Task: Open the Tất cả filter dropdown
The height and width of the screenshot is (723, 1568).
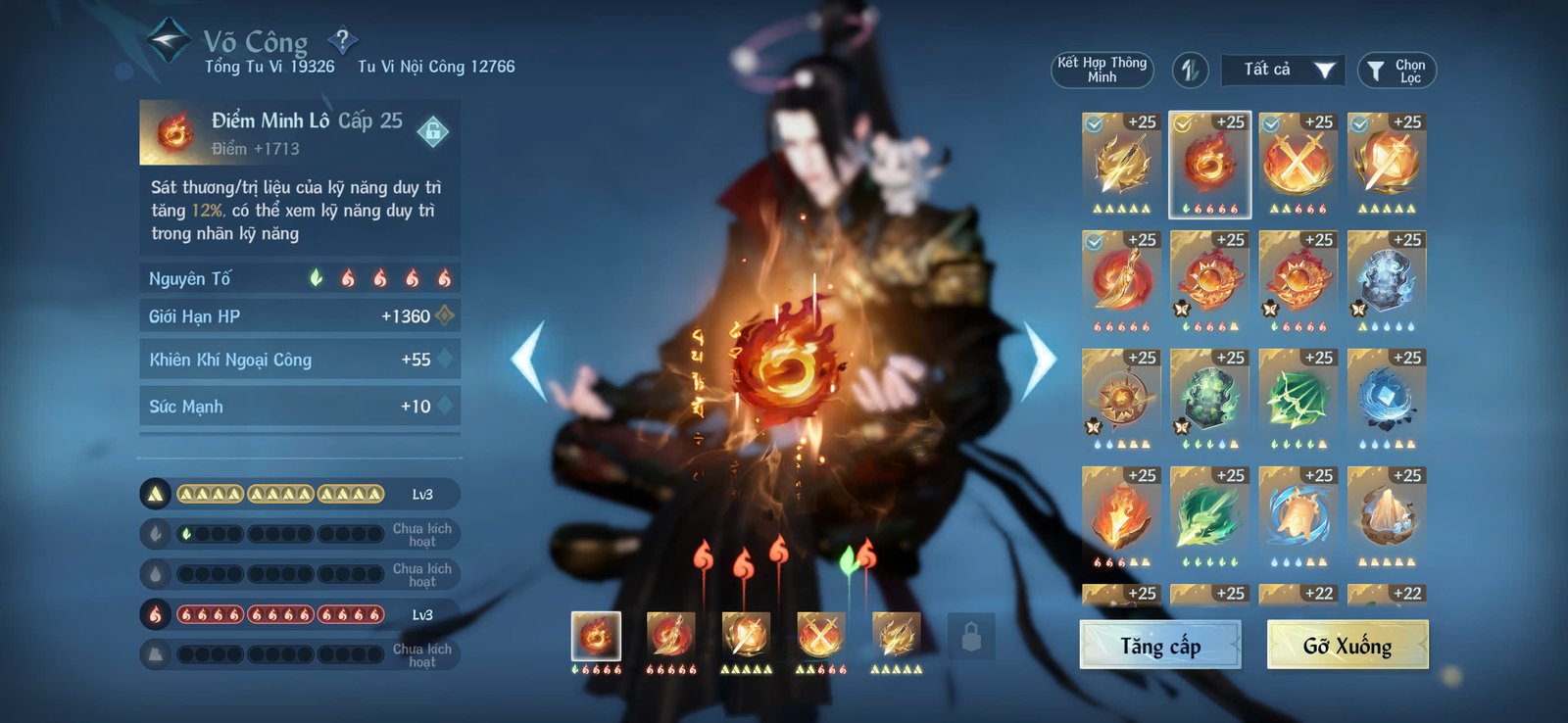Action: coord(1282,70)
